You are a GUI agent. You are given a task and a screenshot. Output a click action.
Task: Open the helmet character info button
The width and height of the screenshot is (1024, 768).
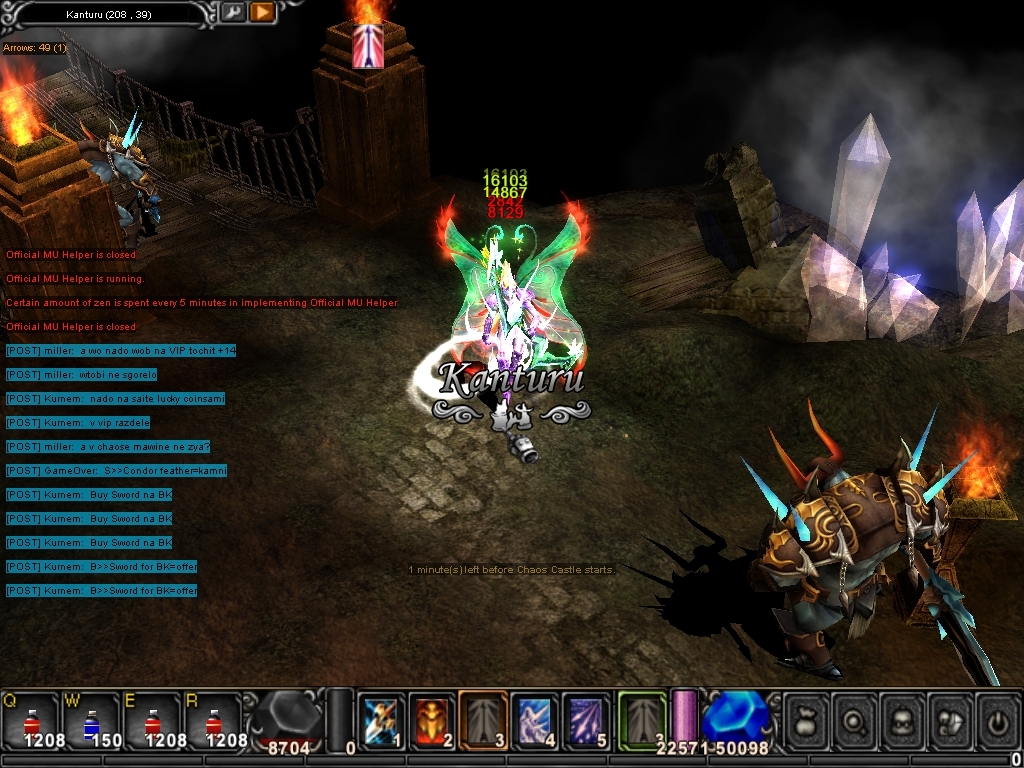[903, 720]
